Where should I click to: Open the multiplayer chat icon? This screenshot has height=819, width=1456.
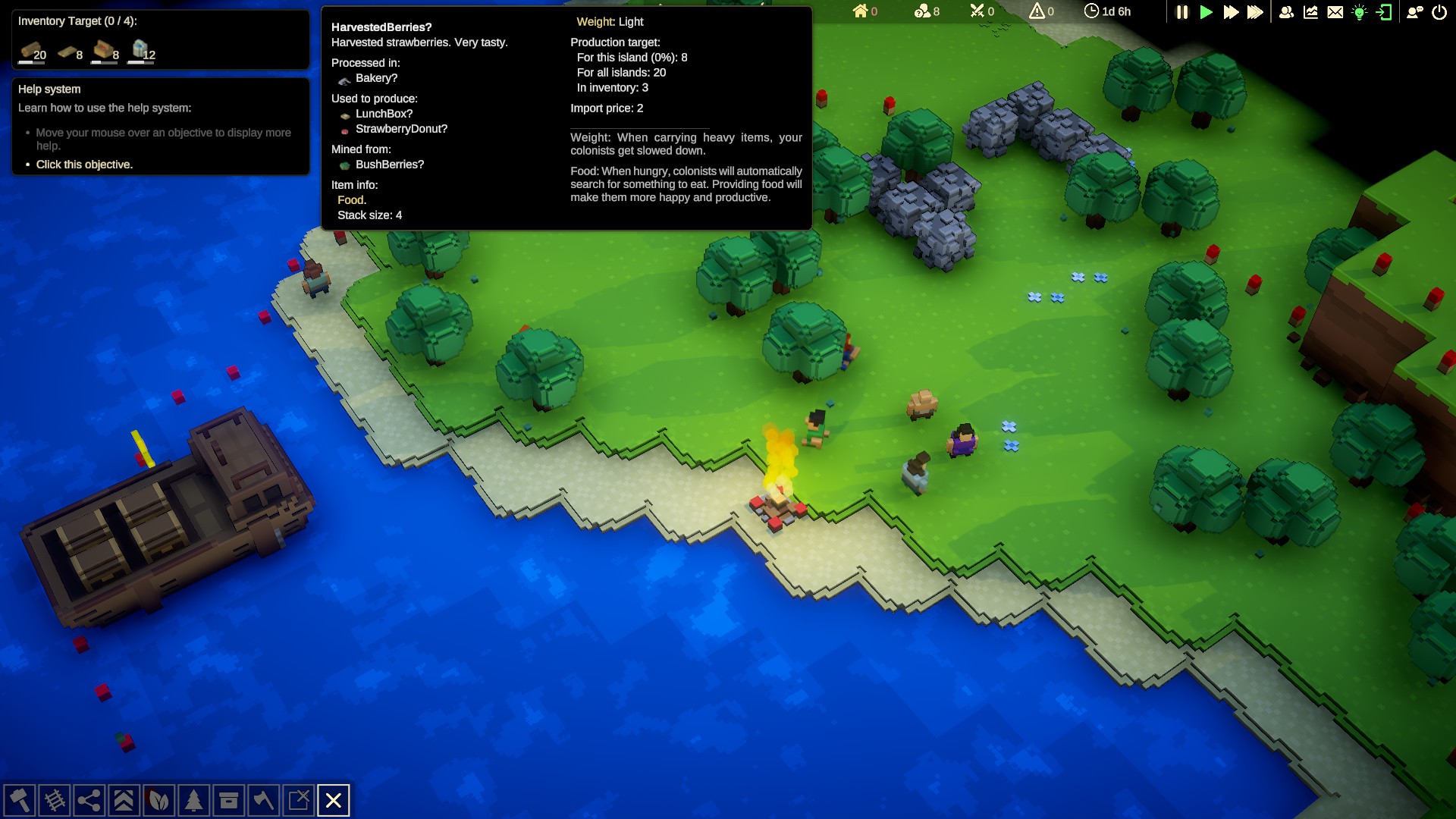pos(1414,12)
